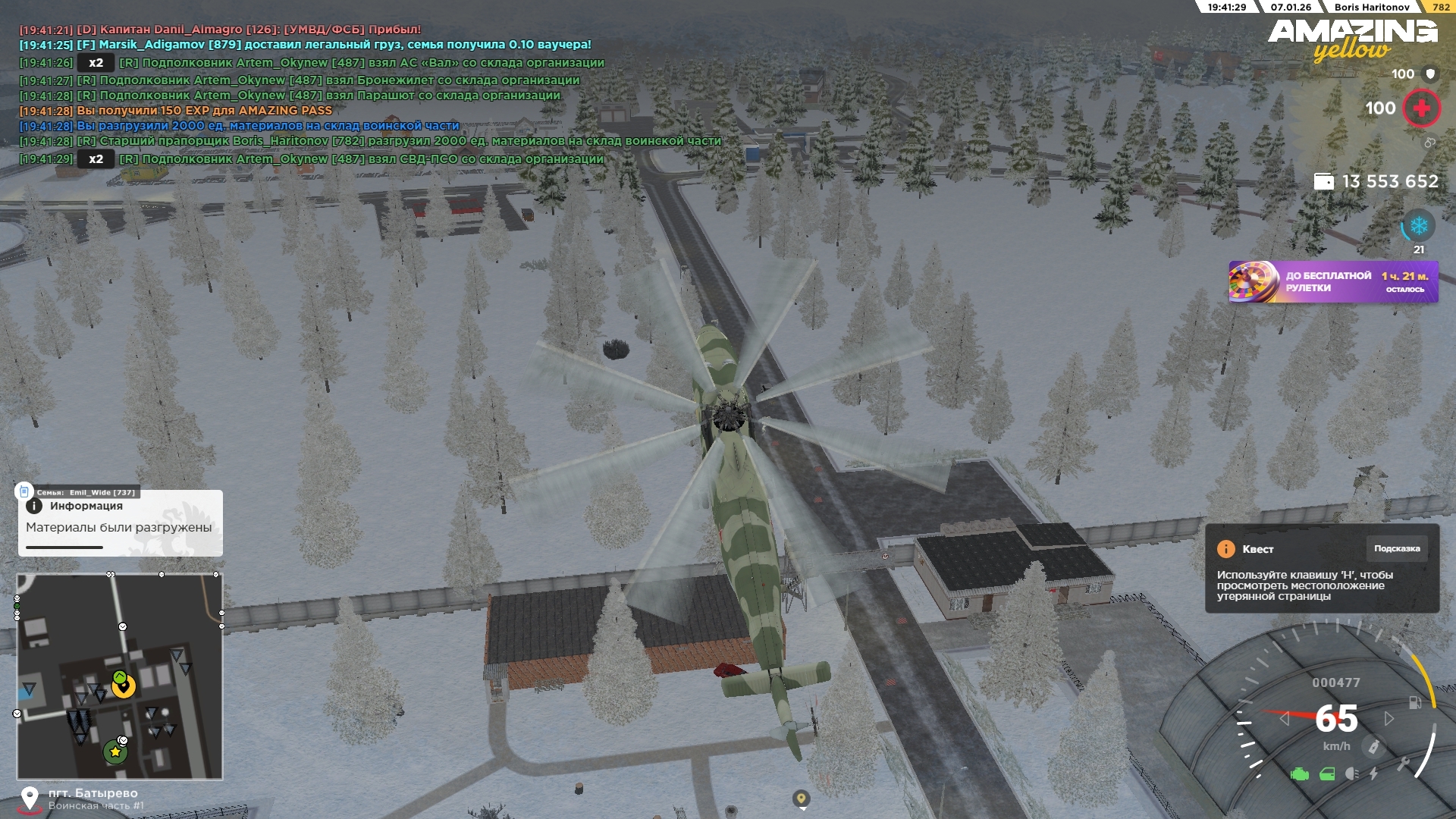
Task: Open the free roulette banner
Action: (1332, 282)
